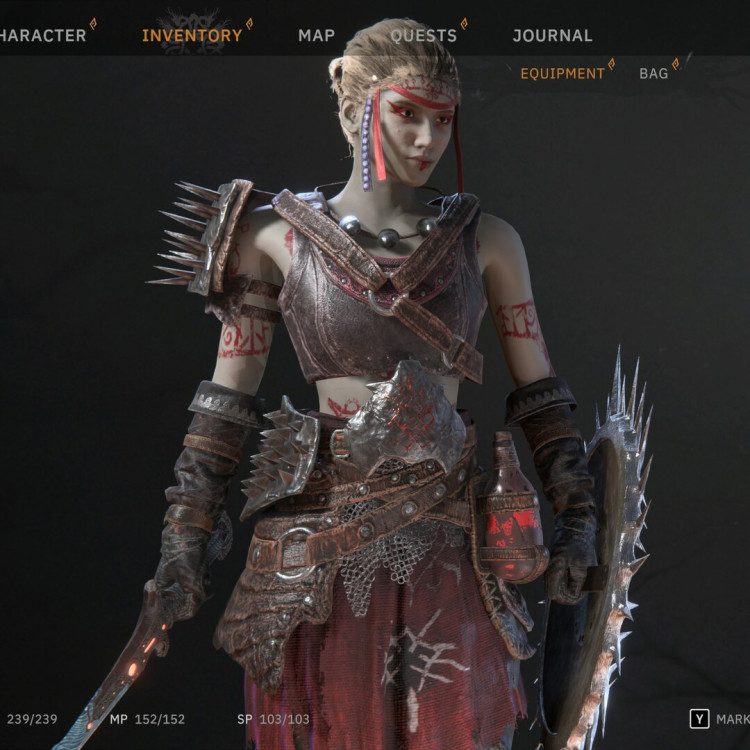Screen dimensions: 750x750
Task: Go to the Map tab
Action: [316, 36]
